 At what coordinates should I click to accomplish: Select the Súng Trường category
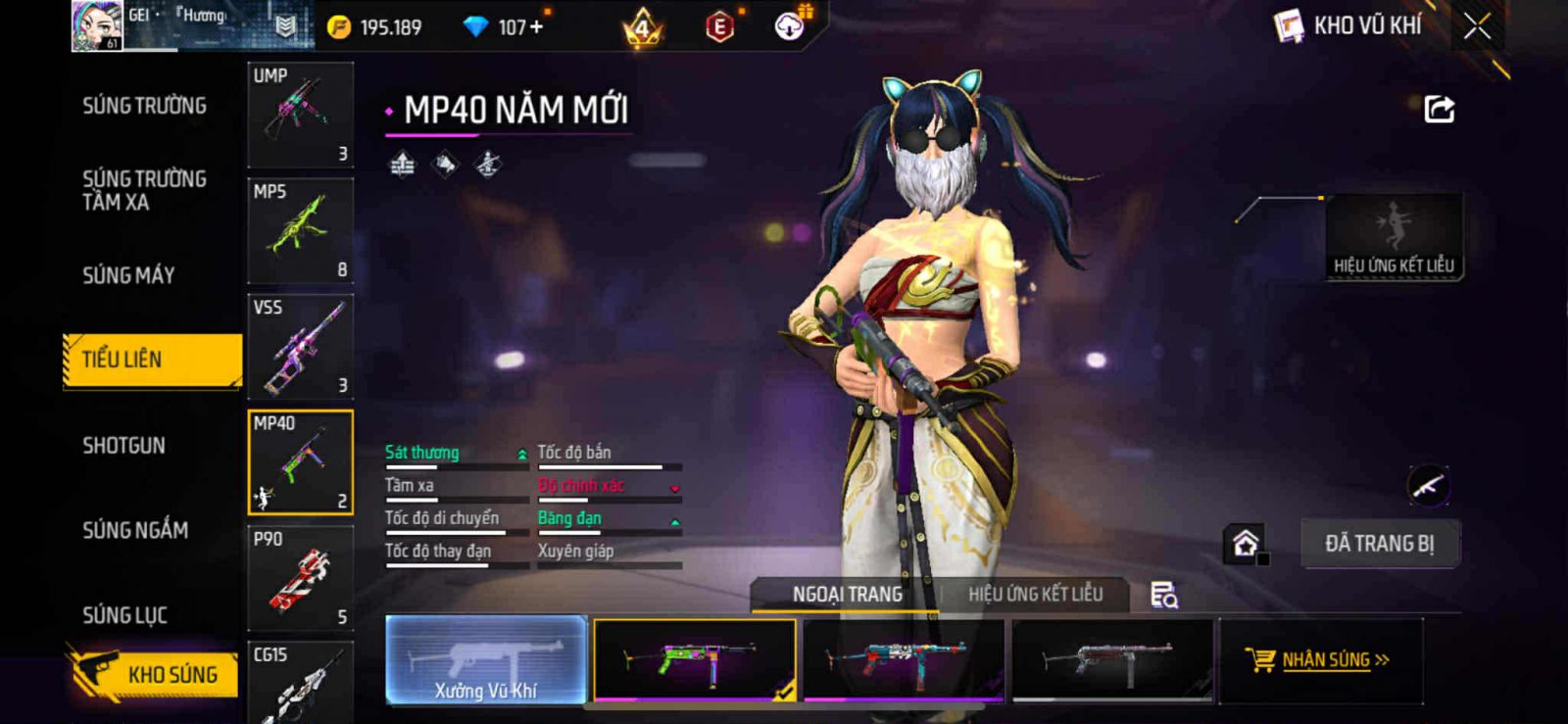[x=144, y=106]
